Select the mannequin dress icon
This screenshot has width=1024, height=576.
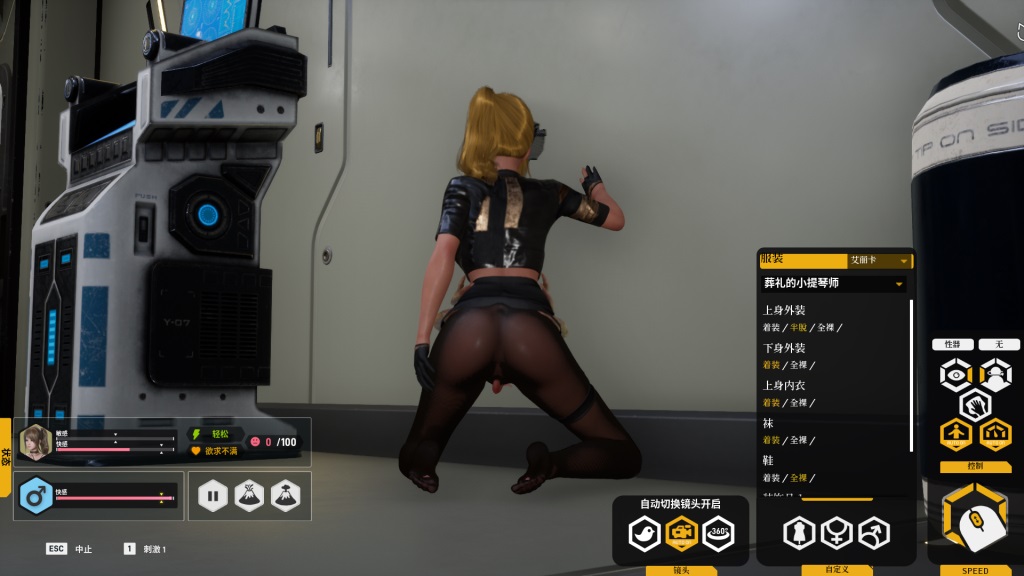798,533
